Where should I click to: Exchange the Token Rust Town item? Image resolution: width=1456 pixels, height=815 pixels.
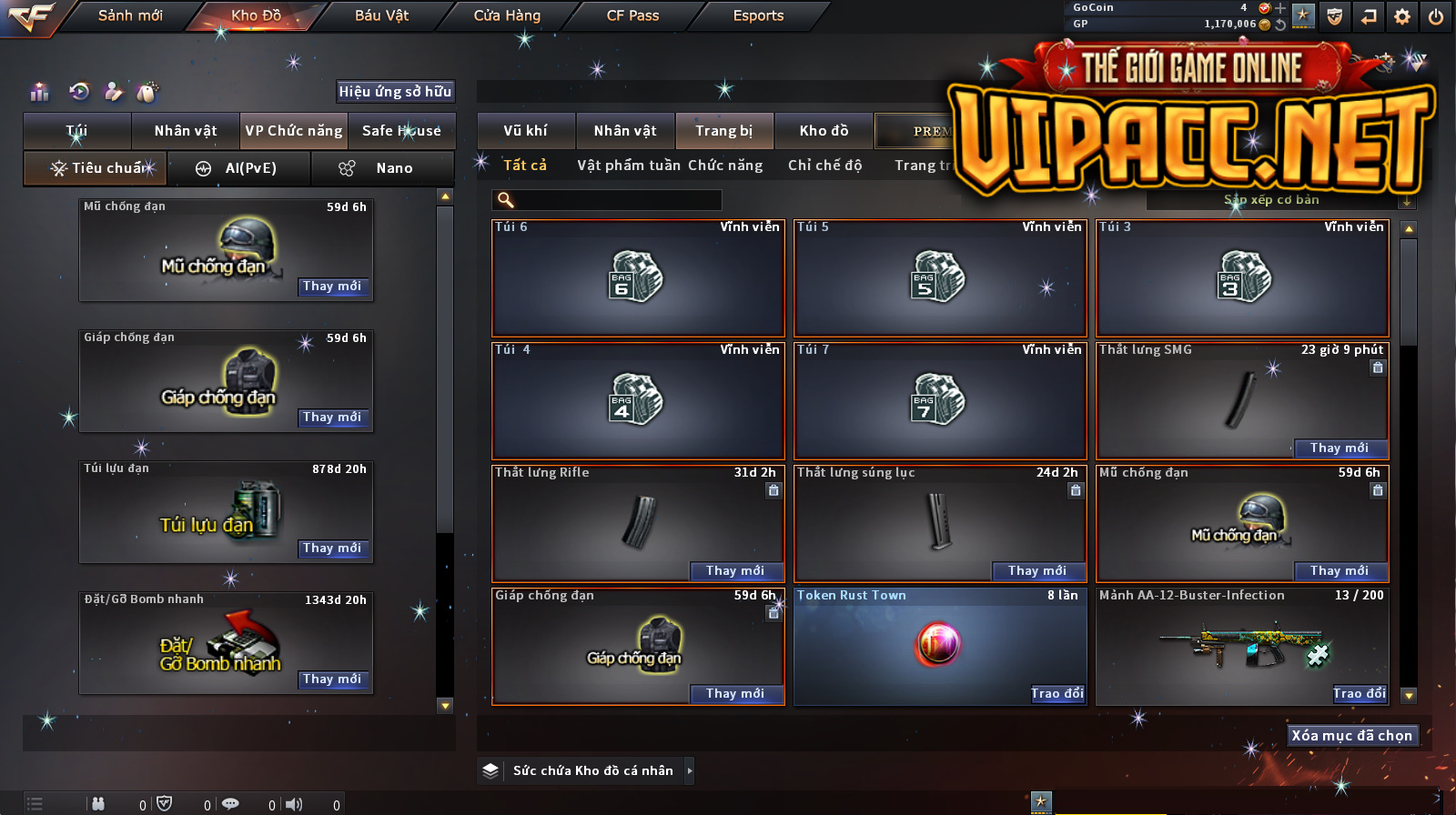(x=1057, y=693)
